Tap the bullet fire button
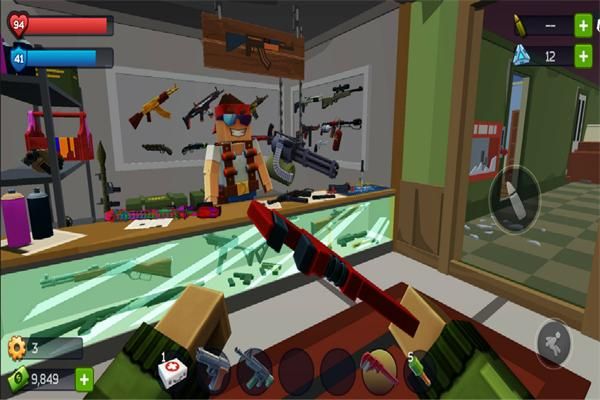 [x=514, y=195]
